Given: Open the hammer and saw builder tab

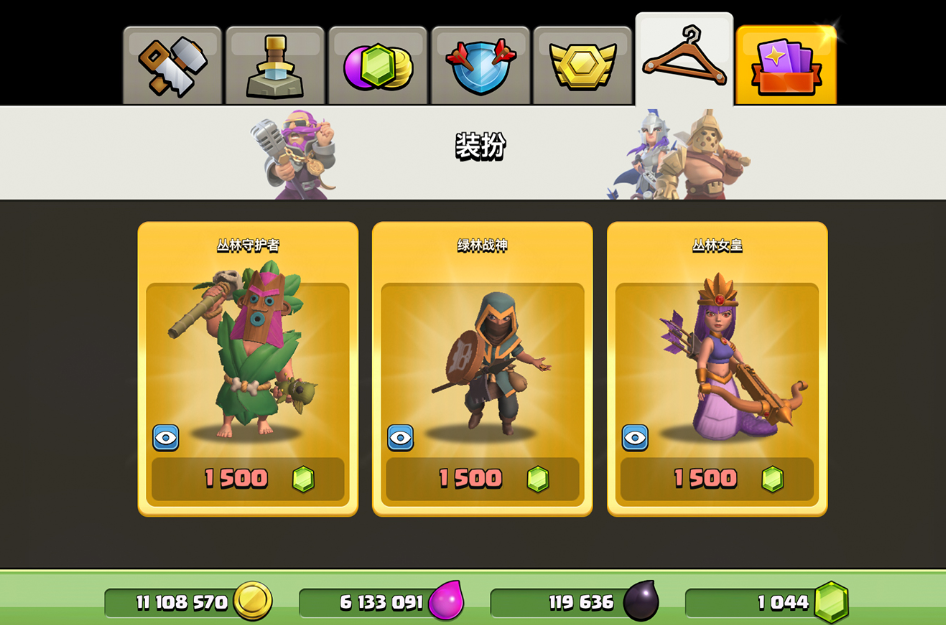Looking at the screenshot, I should [x=172, y=66].
